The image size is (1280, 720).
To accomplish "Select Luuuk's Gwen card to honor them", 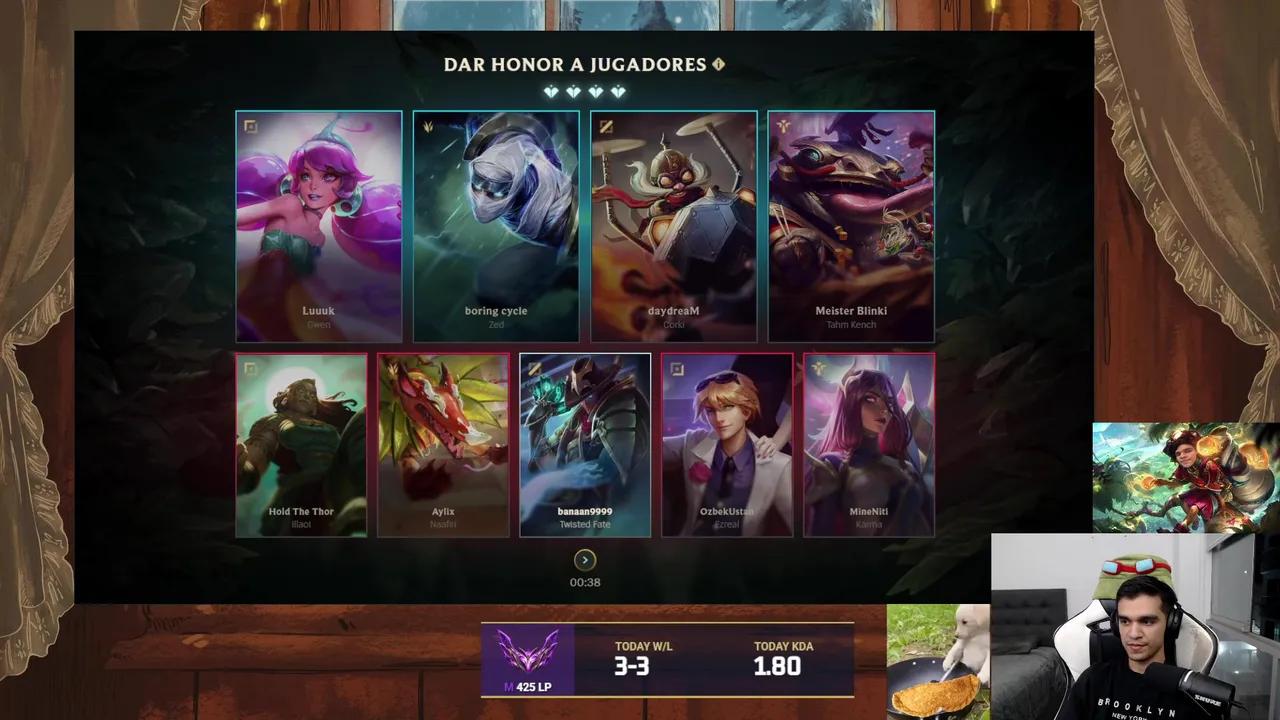I will [x=318, y=226].
